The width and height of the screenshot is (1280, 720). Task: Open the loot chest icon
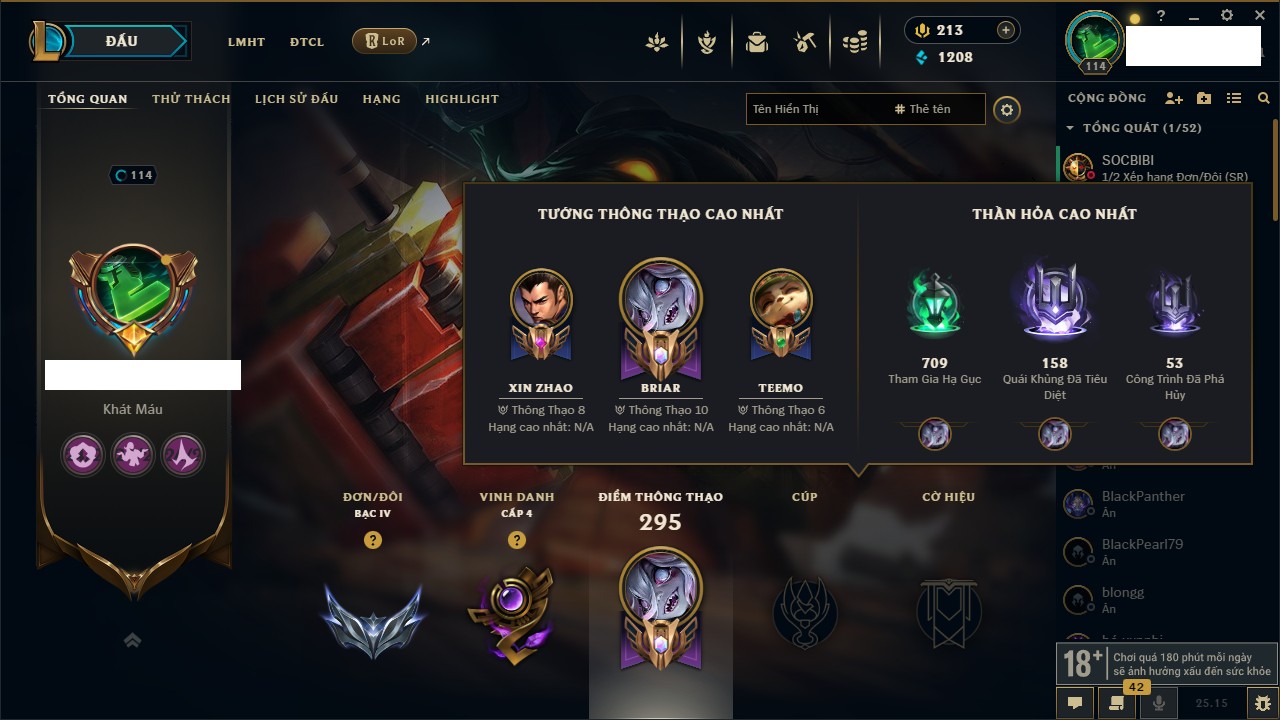click(757, 42)
